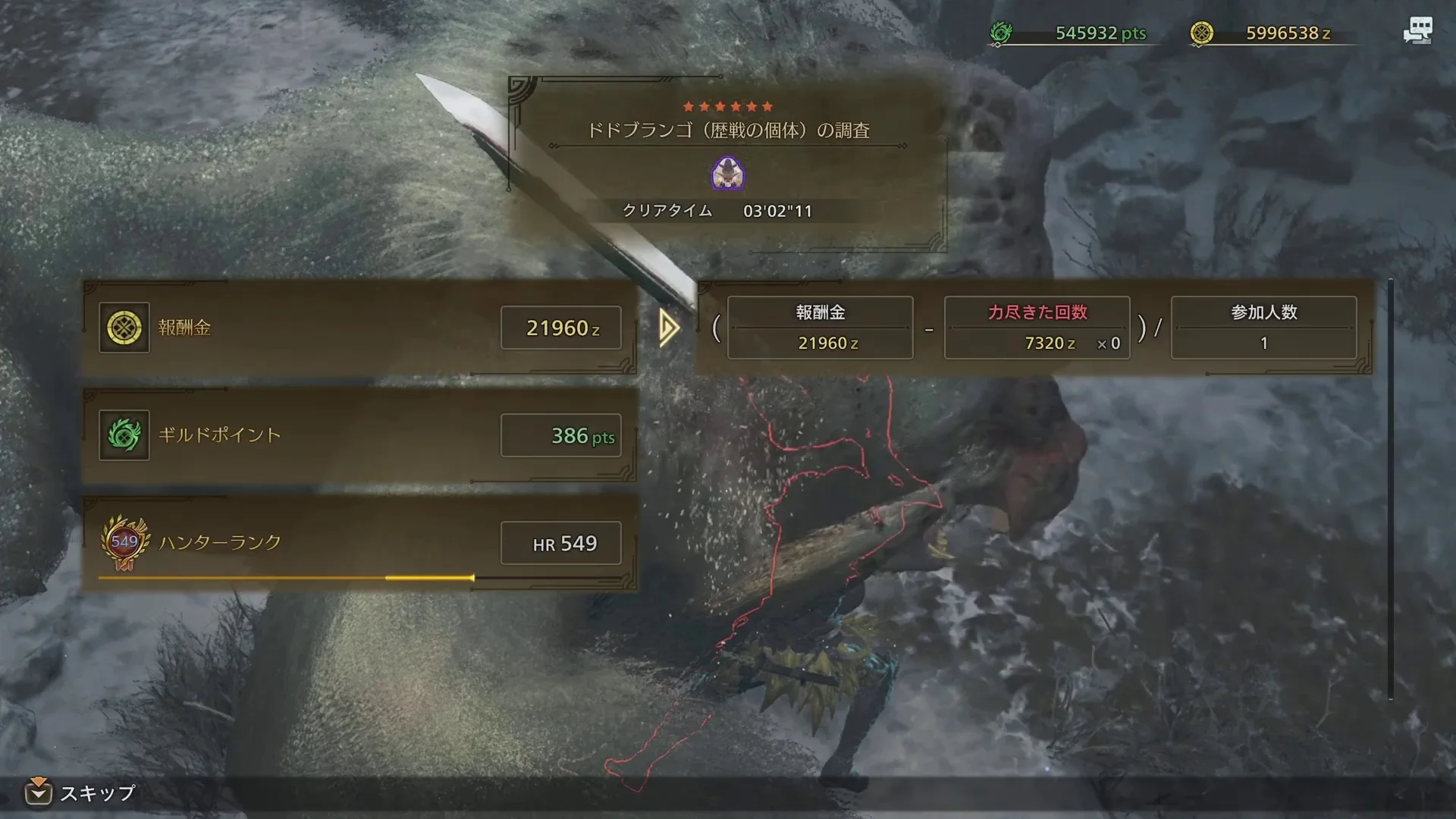Click the 386 pts guild points value
The height and width of the screenshot is (819, 1456).
click(561, 436)
